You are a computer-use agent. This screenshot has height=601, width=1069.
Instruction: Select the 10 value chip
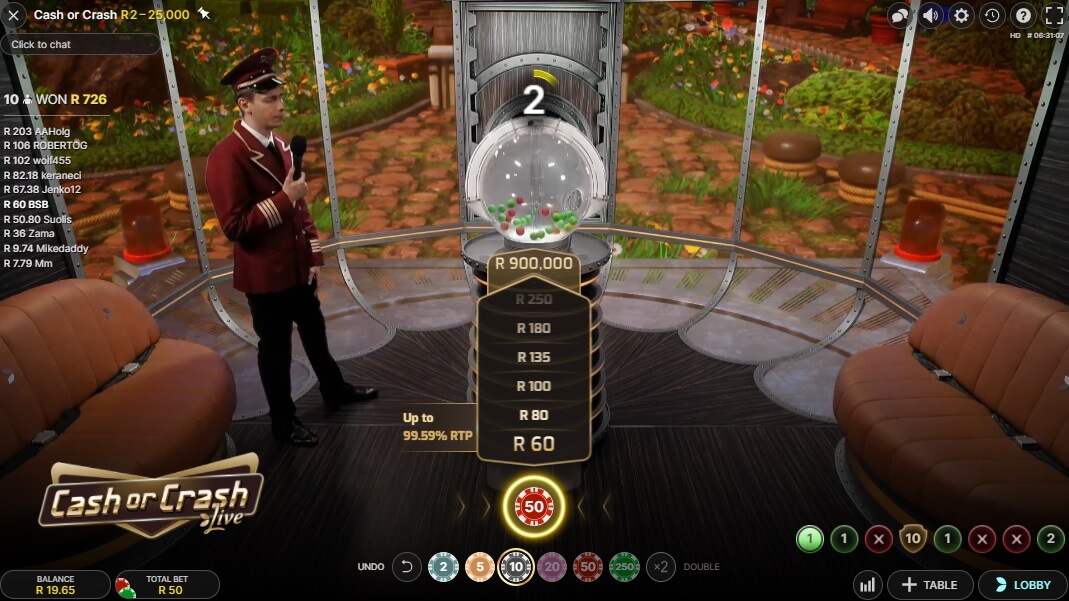(515, 567)
